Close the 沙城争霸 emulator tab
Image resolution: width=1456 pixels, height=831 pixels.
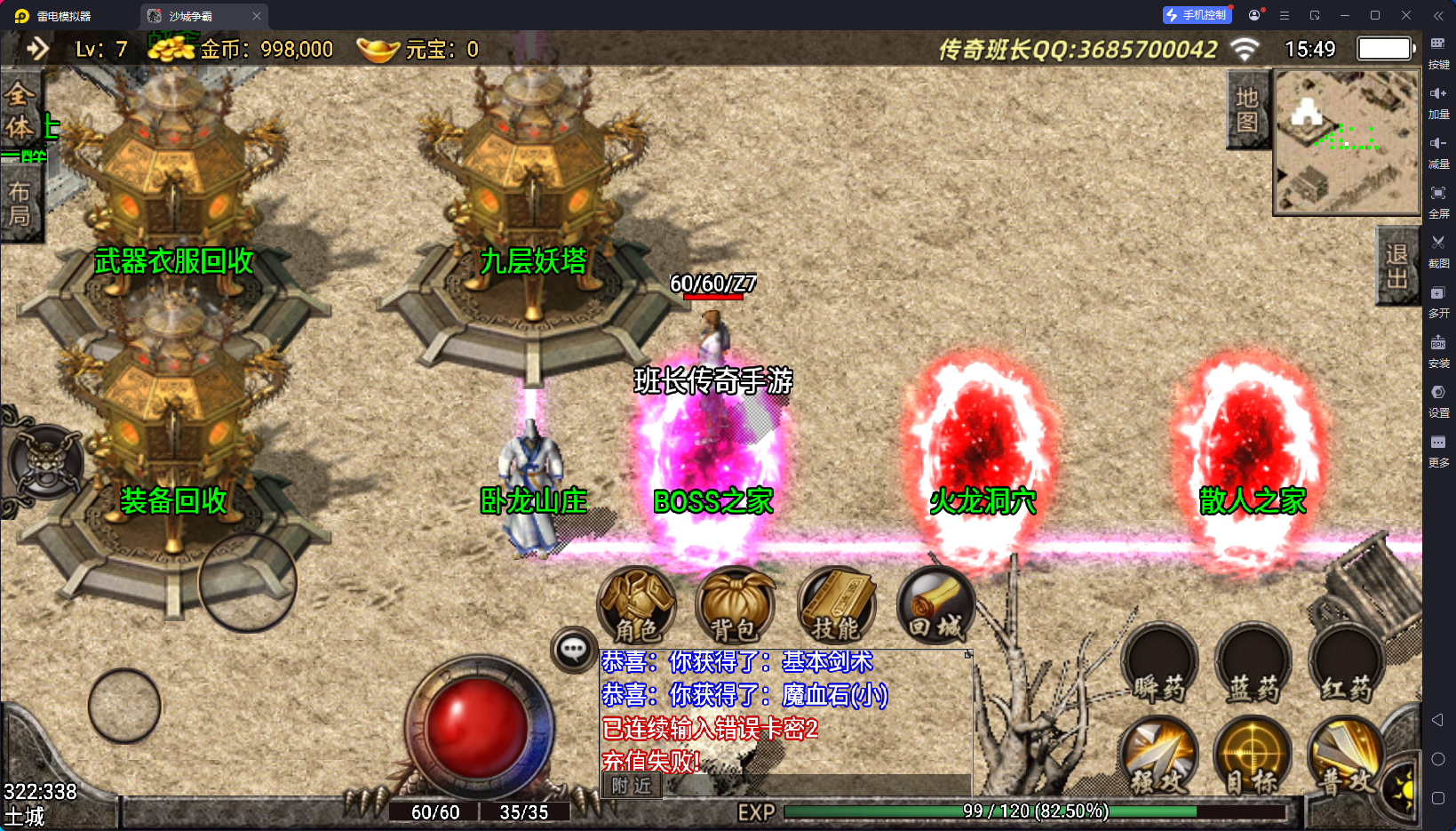[257, 16]
